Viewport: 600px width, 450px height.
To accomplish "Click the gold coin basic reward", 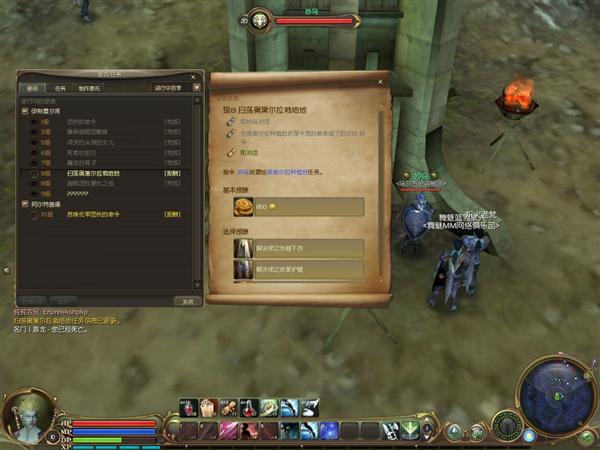I will point(243,206).
